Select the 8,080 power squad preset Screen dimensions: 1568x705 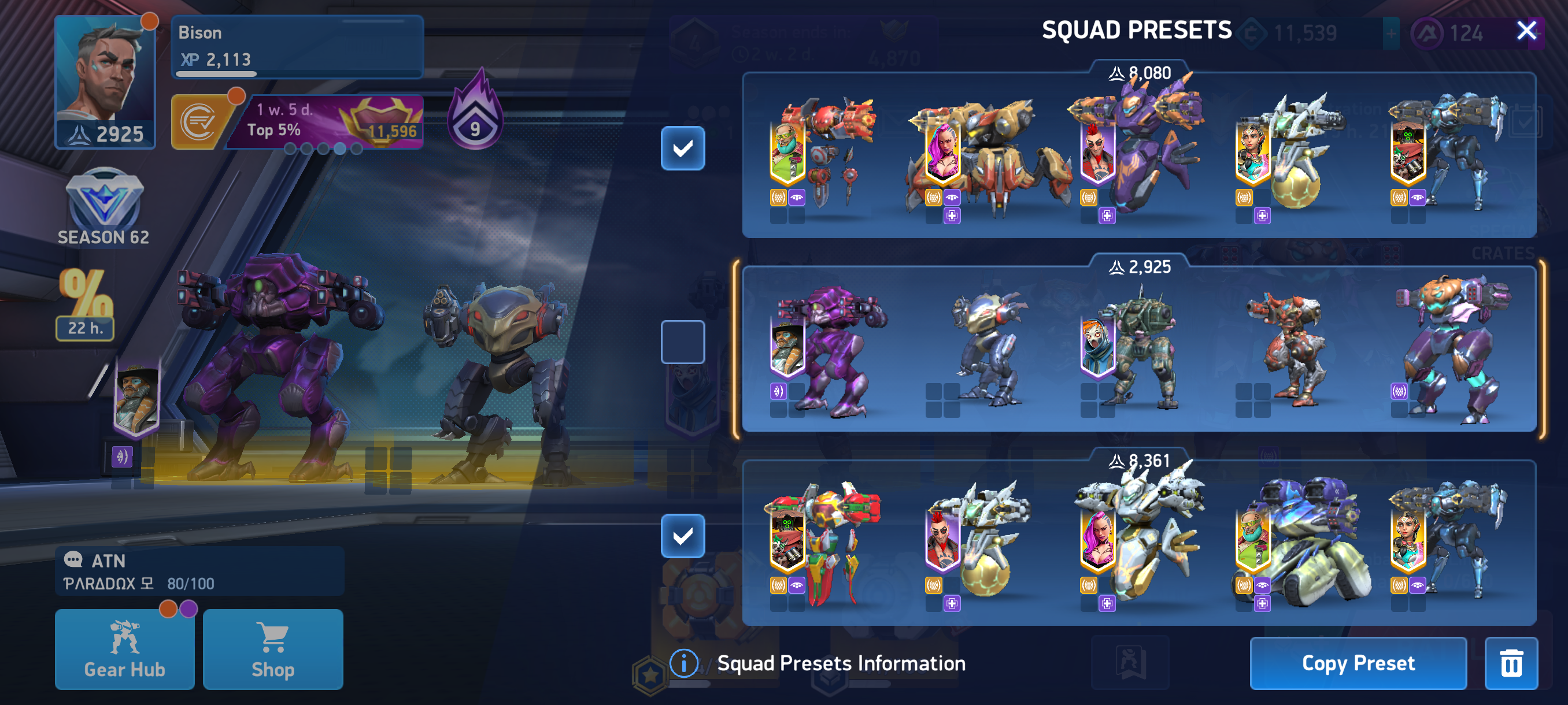[1138, 155]
